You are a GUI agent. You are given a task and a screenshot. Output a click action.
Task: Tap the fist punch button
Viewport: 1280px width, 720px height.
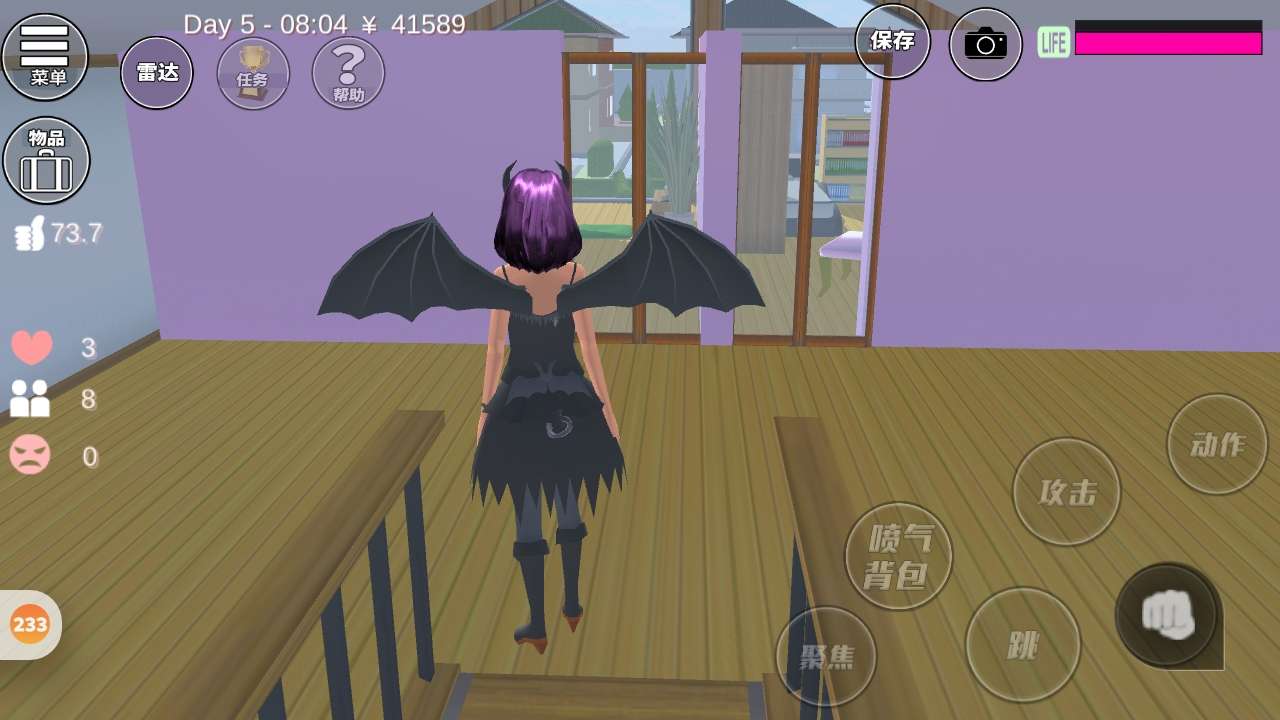pyautogui.click(x=1167, y=615)
